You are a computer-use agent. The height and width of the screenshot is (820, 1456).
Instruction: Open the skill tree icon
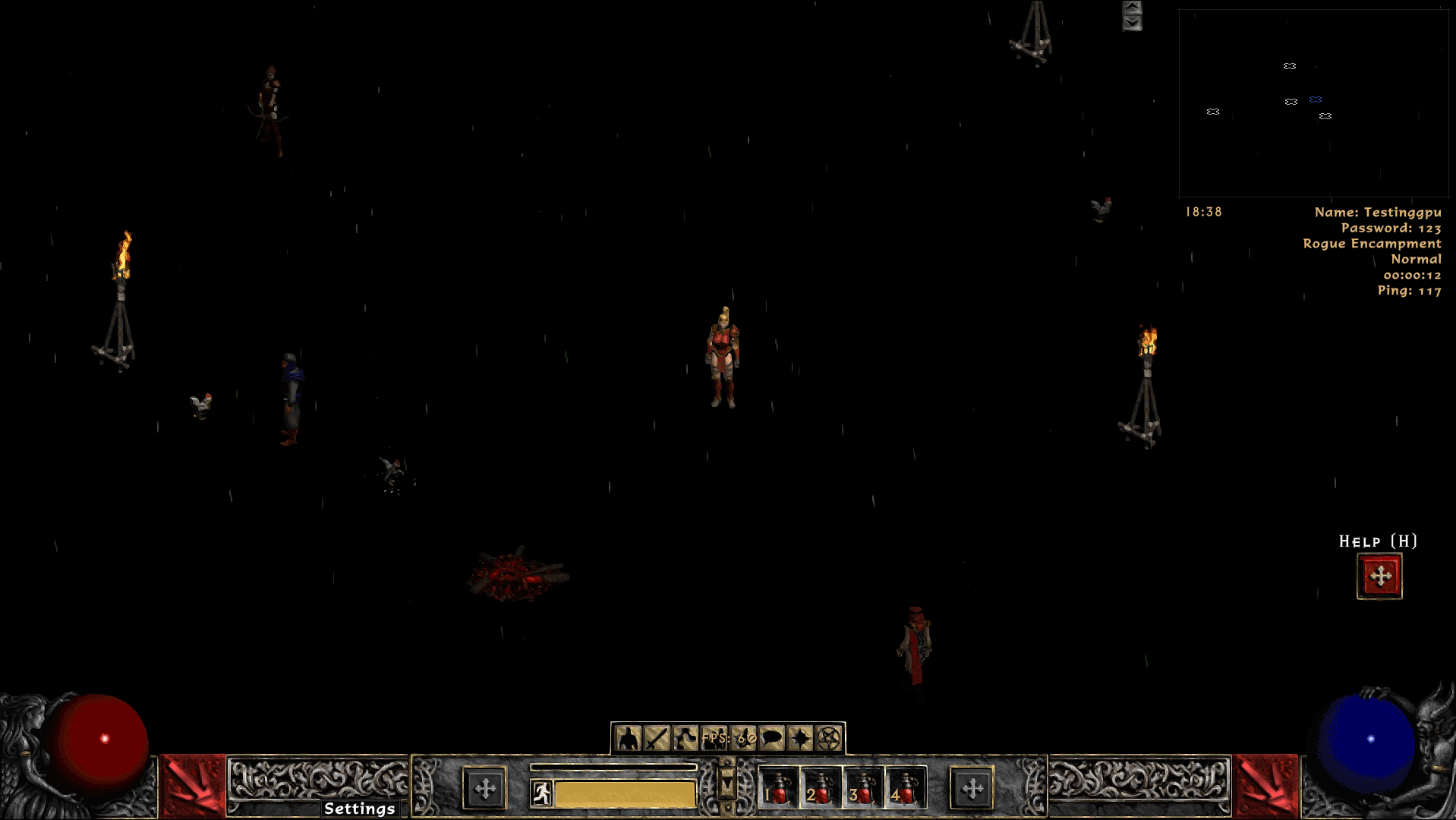tap(685, 738)
